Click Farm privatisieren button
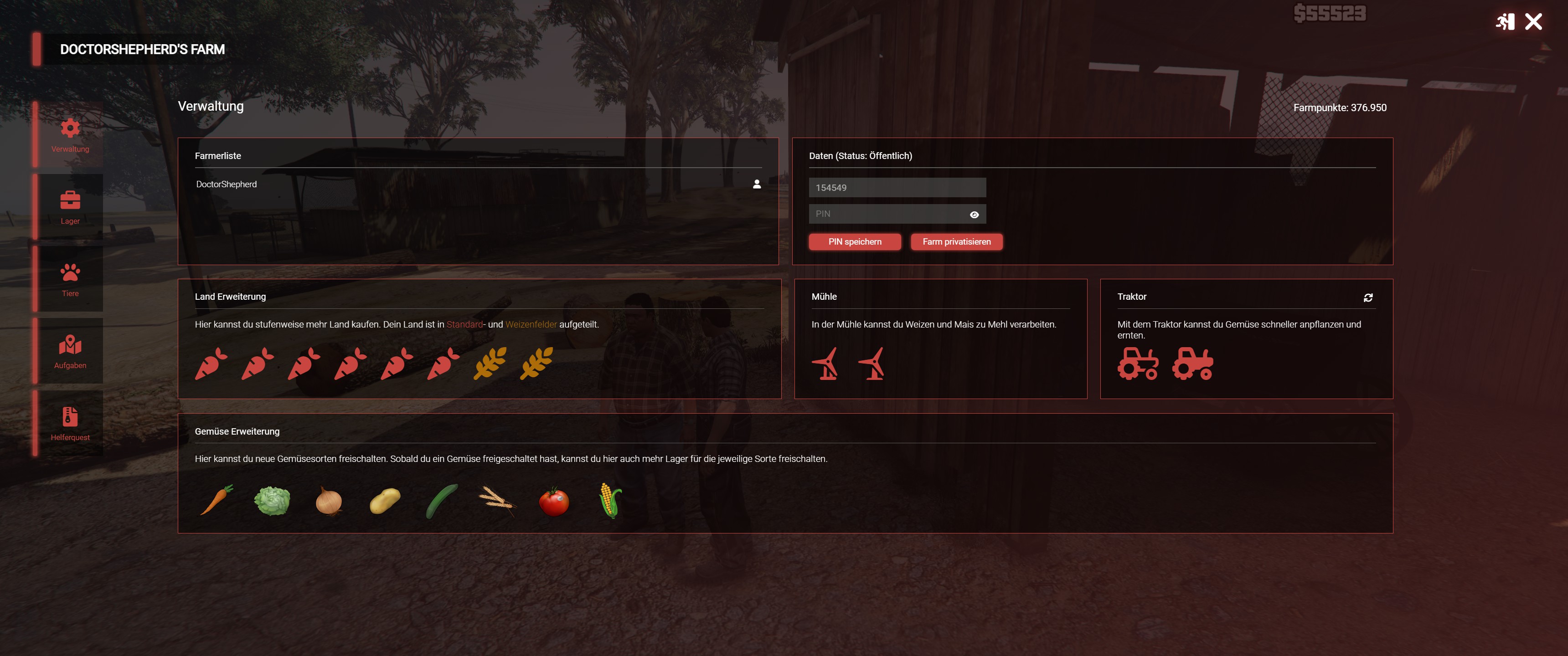This screenshot has width=1568, height=656. (x=956, y=241)
